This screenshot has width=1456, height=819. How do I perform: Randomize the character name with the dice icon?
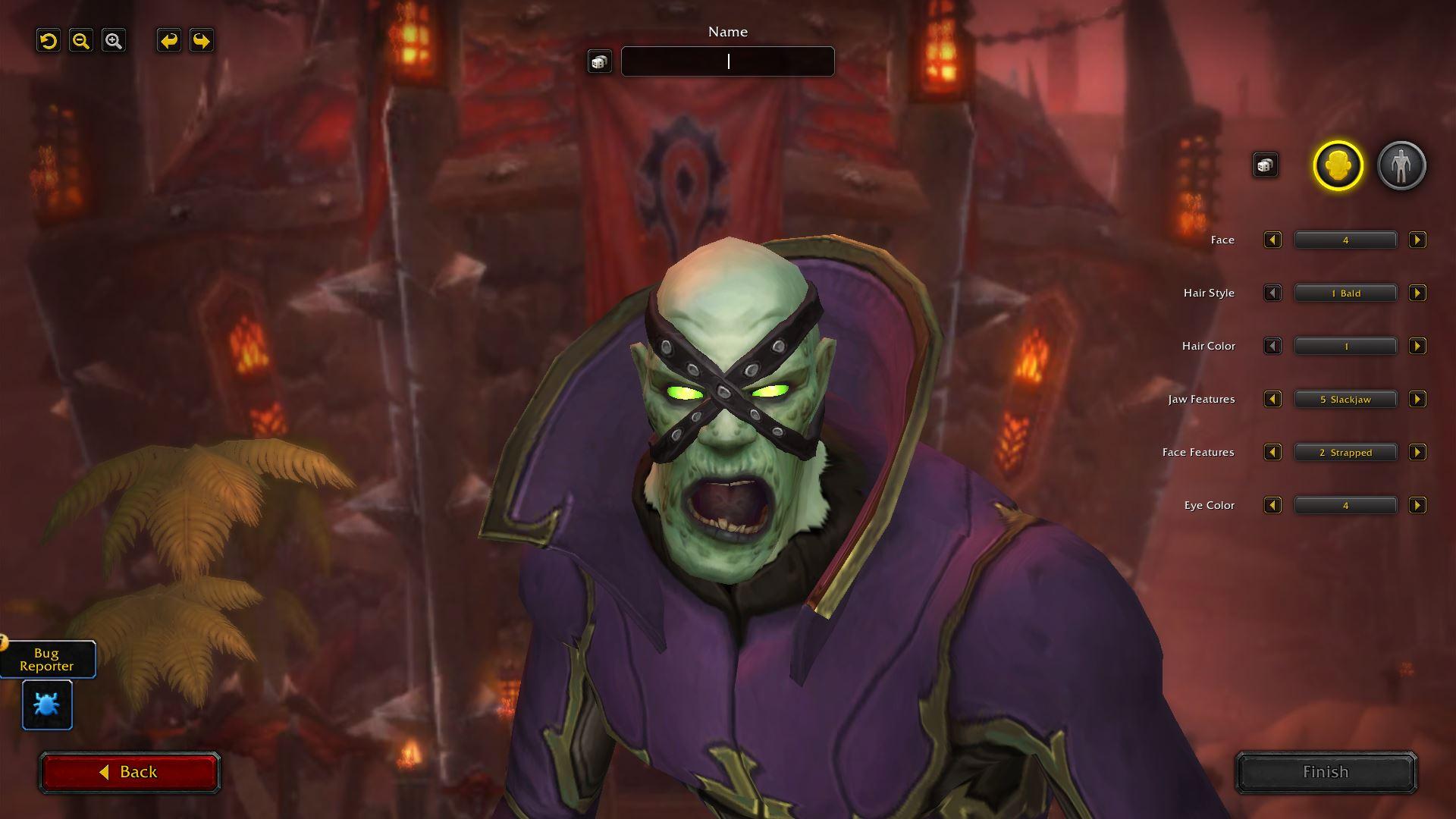click(601, 61)
